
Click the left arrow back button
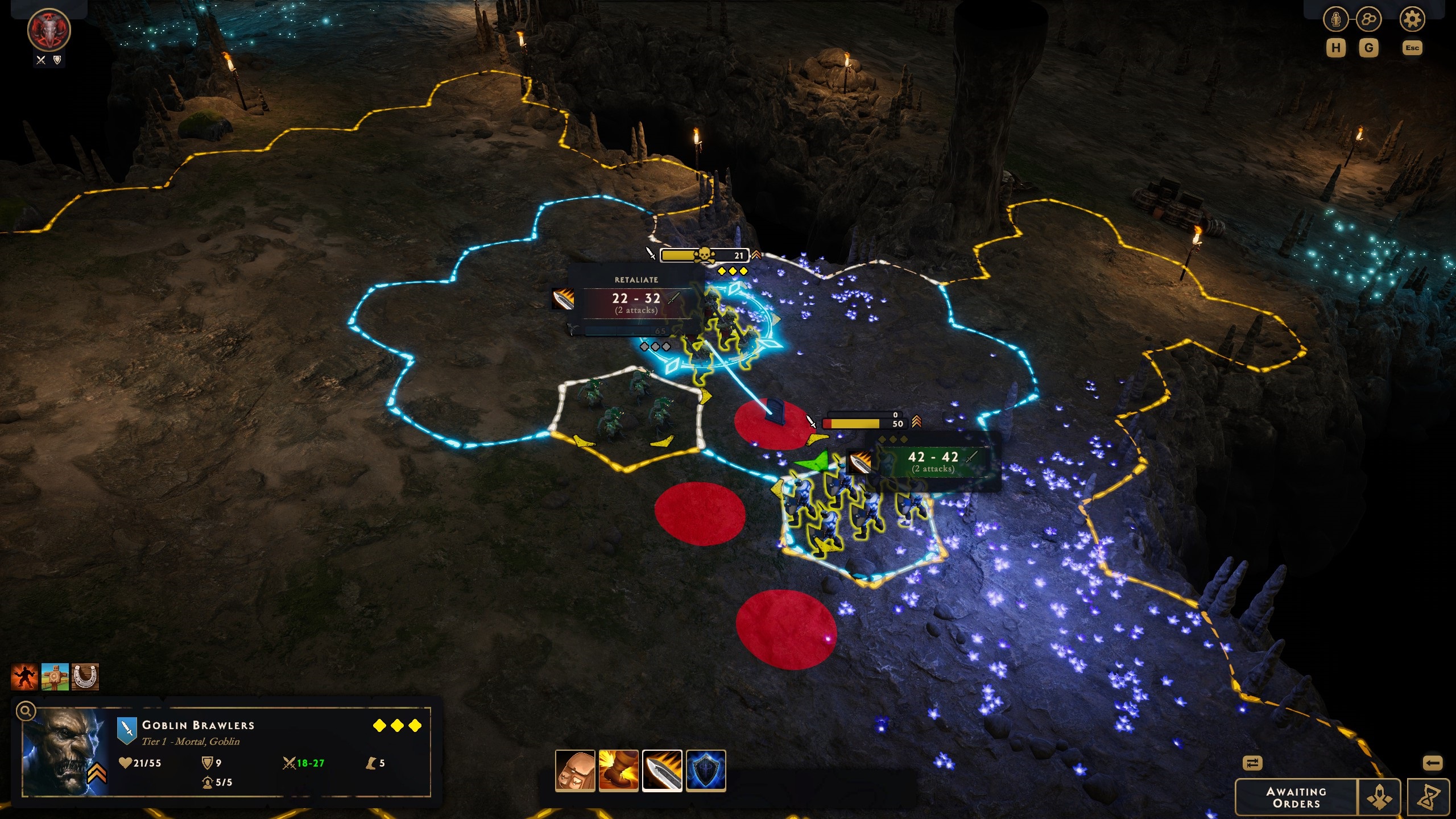(x=1432, y=763)
